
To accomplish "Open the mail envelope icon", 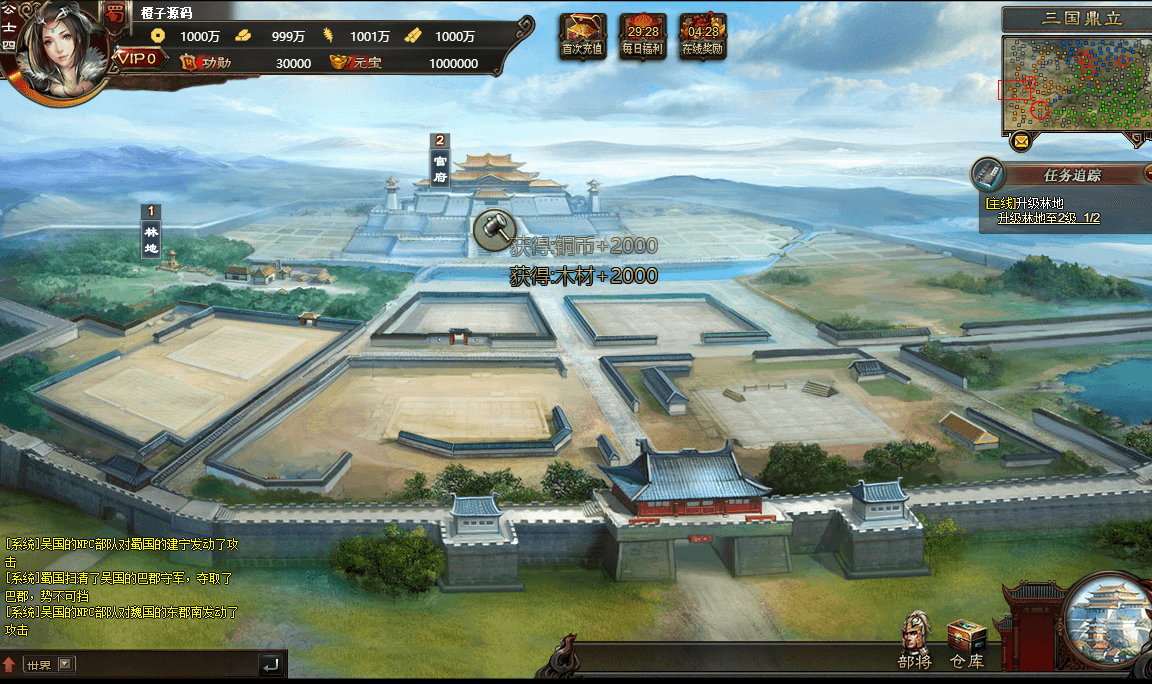I will tap(1021, 142).
